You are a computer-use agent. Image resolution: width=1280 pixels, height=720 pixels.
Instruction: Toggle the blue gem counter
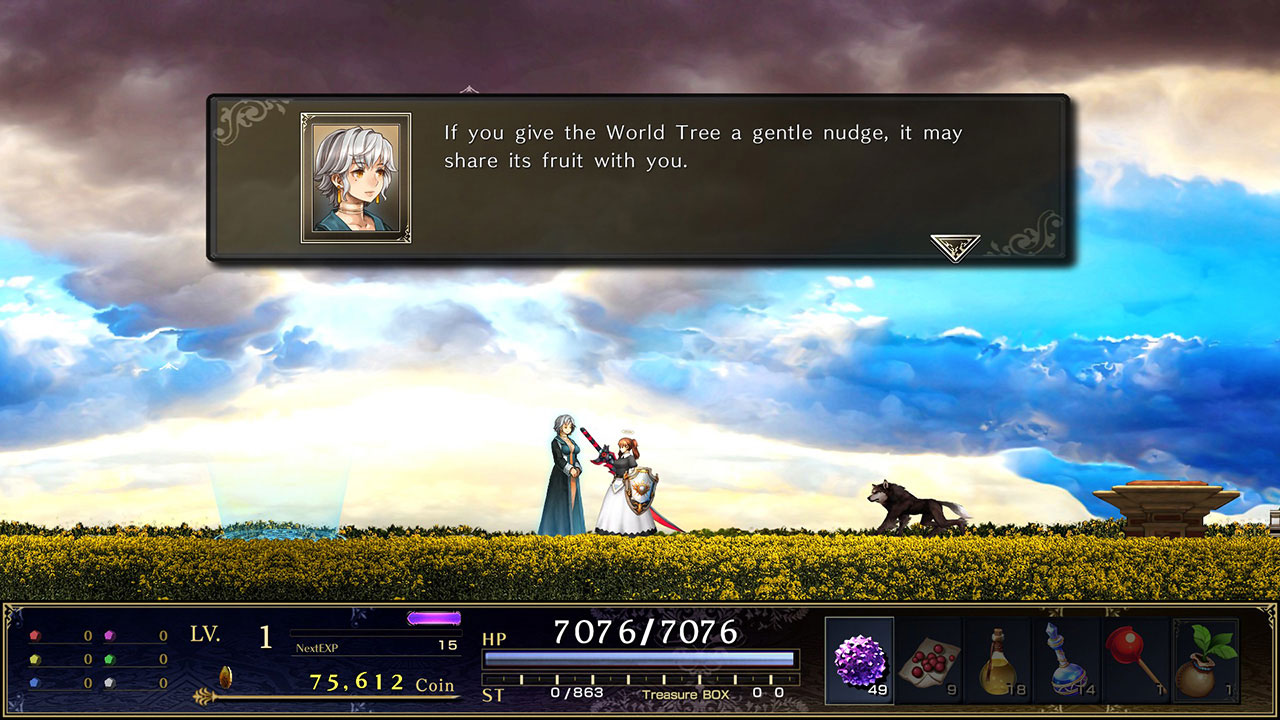[34, 682]
